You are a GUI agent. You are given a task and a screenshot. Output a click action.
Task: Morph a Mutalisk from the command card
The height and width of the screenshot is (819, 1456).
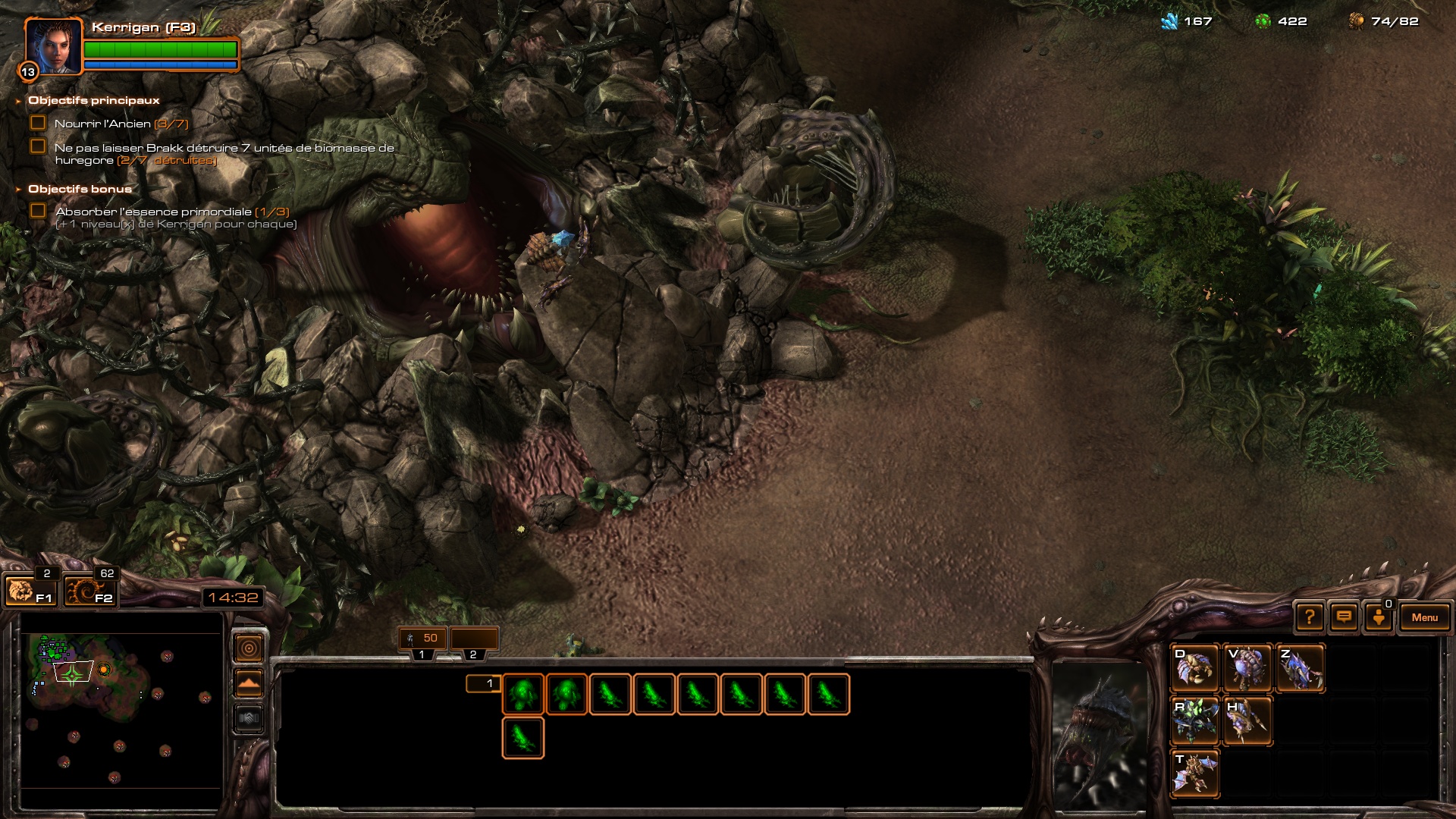[1195, 773]
